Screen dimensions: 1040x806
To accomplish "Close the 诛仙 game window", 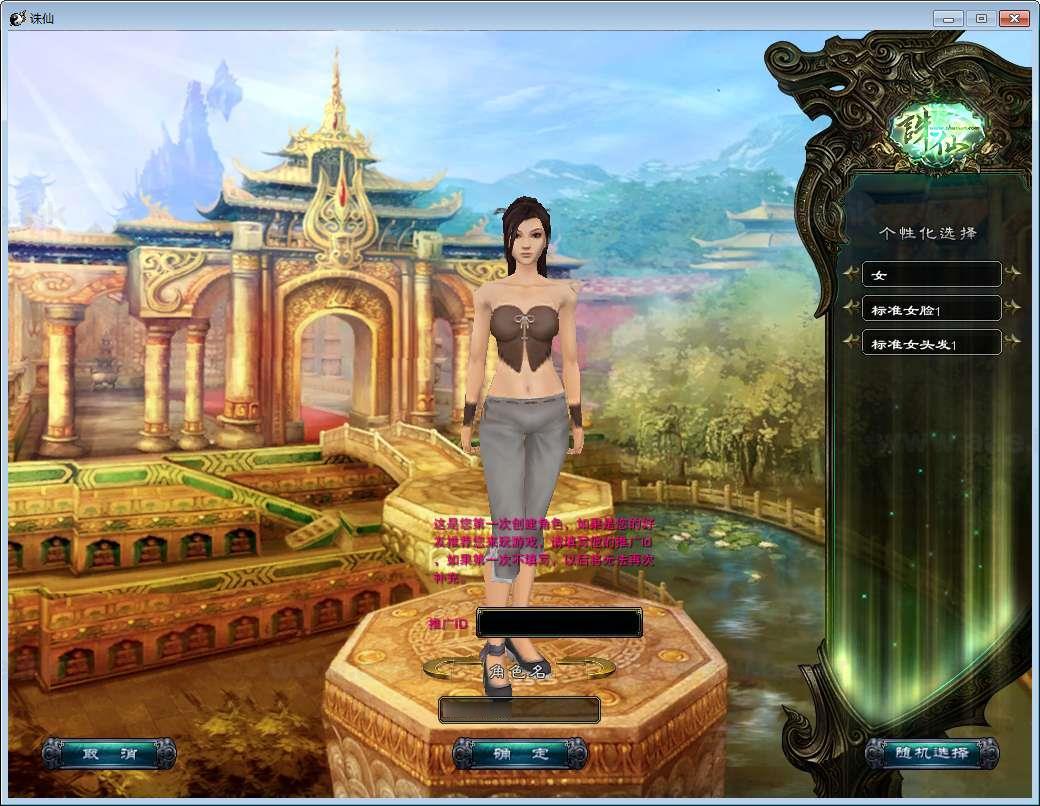I will [x=1013, y=18].
